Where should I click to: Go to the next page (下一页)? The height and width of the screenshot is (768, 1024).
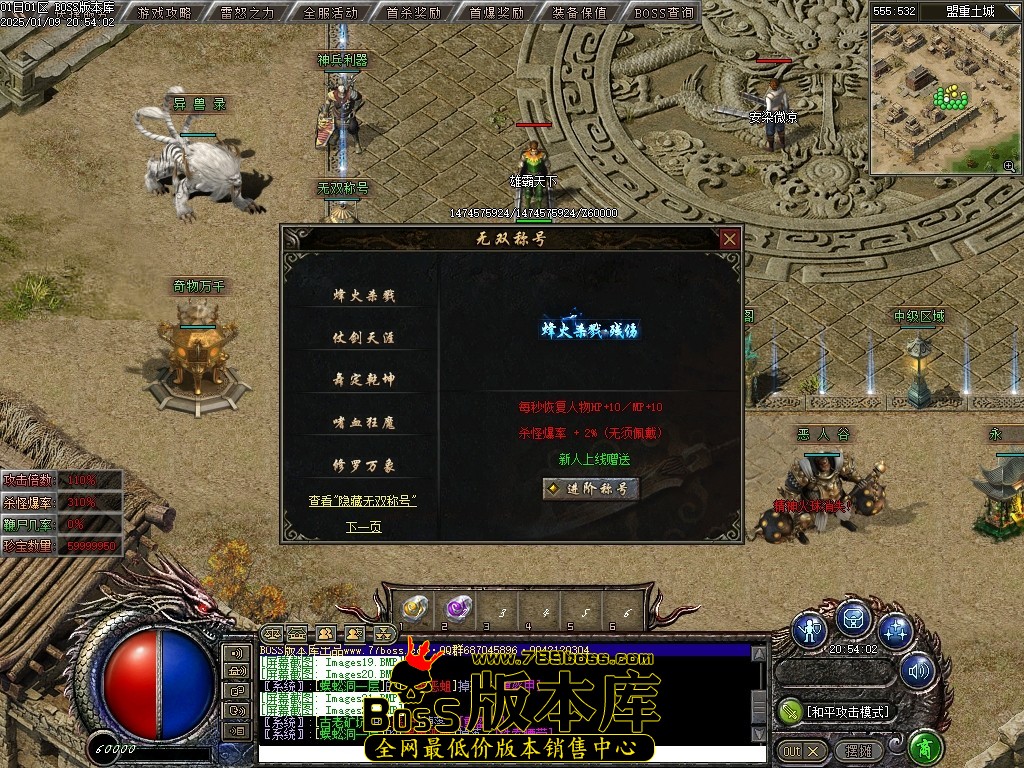click(364, 527)
